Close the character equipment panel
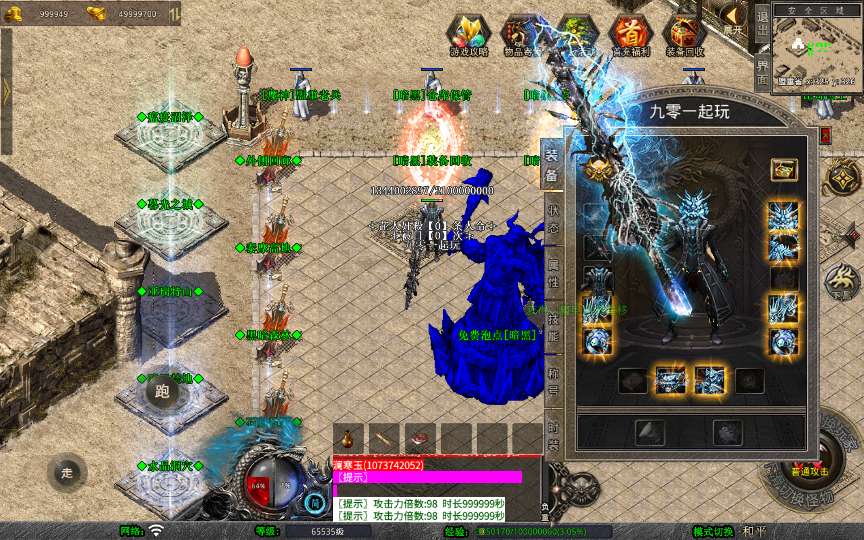The image size is (864, 540). (x=825, y=134)
